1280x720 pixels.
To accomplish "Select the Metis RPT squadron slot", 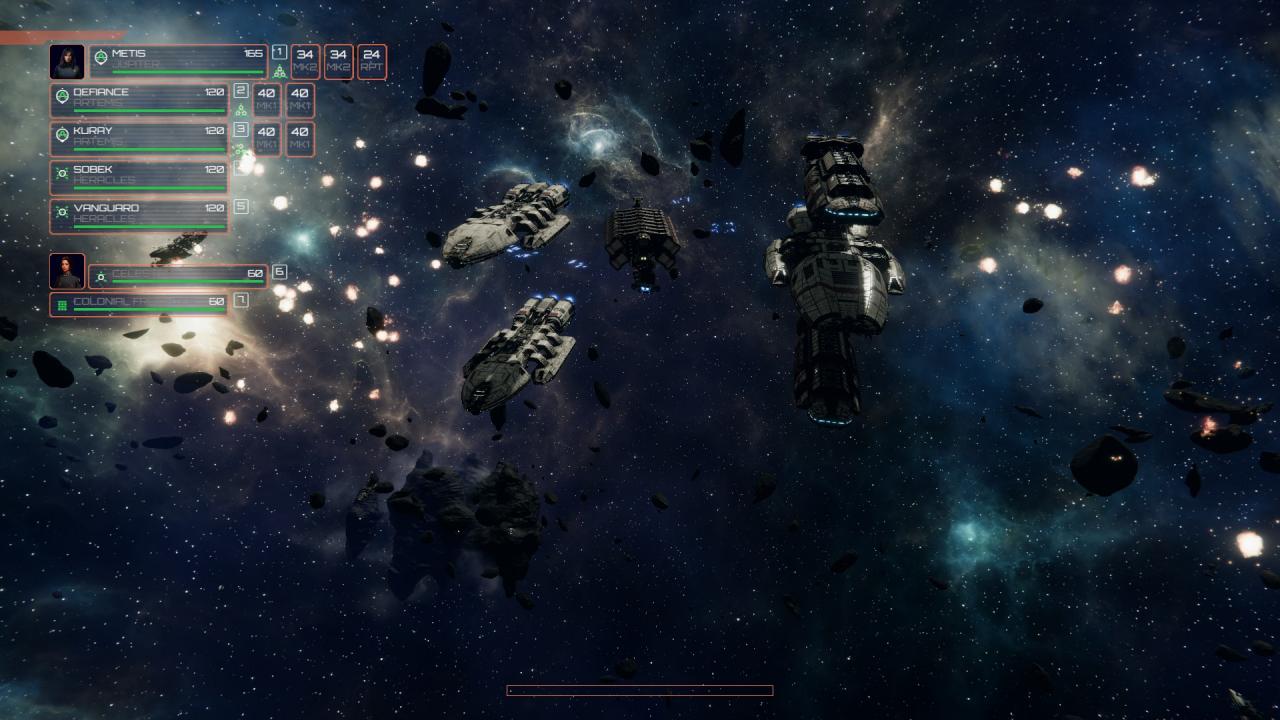I will tap(371, 61).
